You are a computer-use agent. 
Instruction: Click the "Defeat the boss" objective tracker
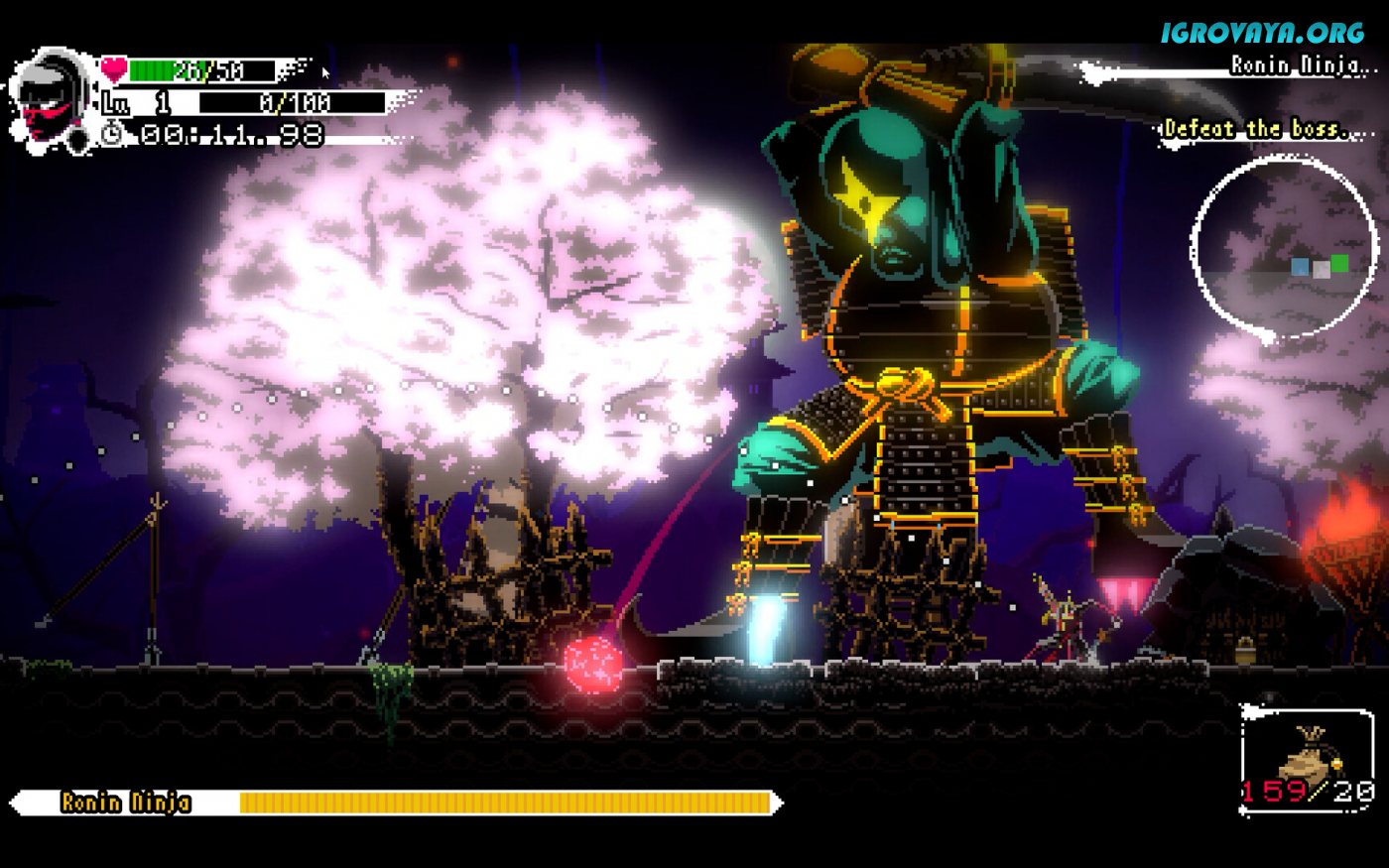(1255, 129)
